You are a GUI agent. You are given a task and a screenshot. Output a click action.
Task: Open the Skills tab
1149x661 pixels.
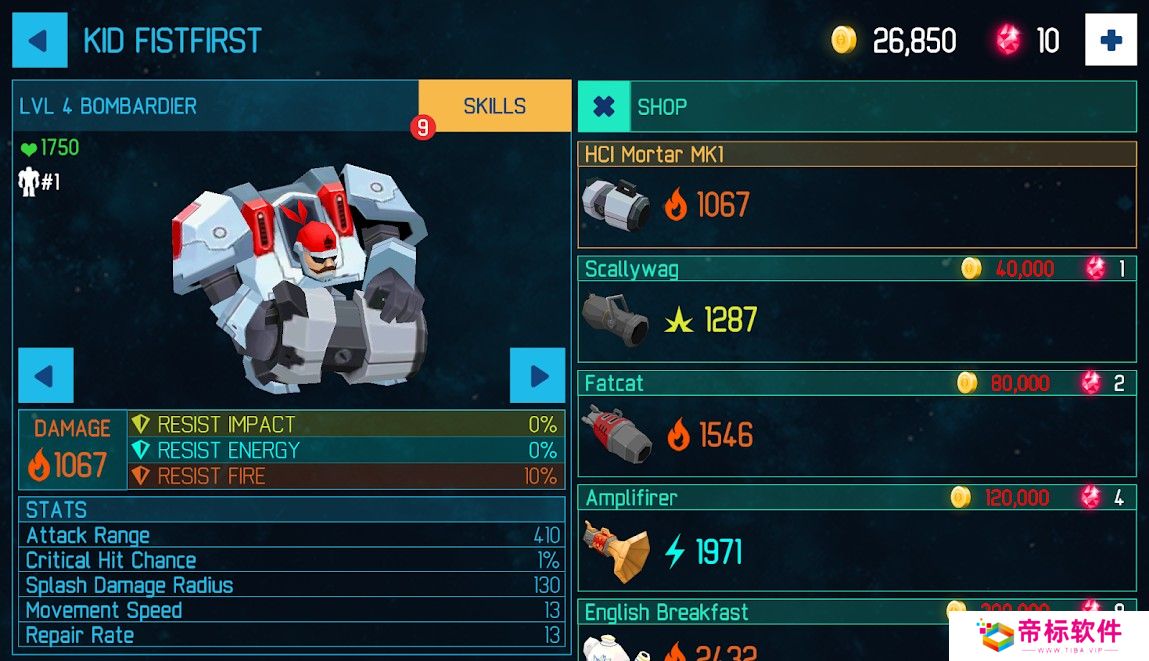coord(494,106)
